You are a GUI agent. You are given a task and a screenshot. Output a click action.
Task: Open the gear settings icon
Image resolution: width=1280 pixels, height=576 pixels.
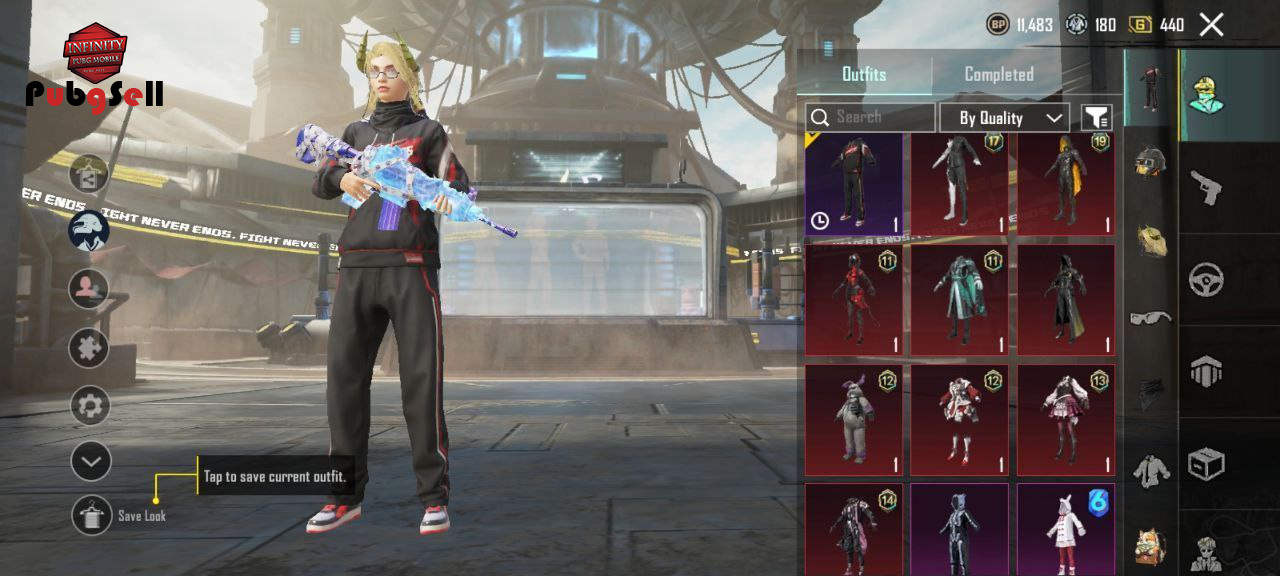[x=90, y=406]
